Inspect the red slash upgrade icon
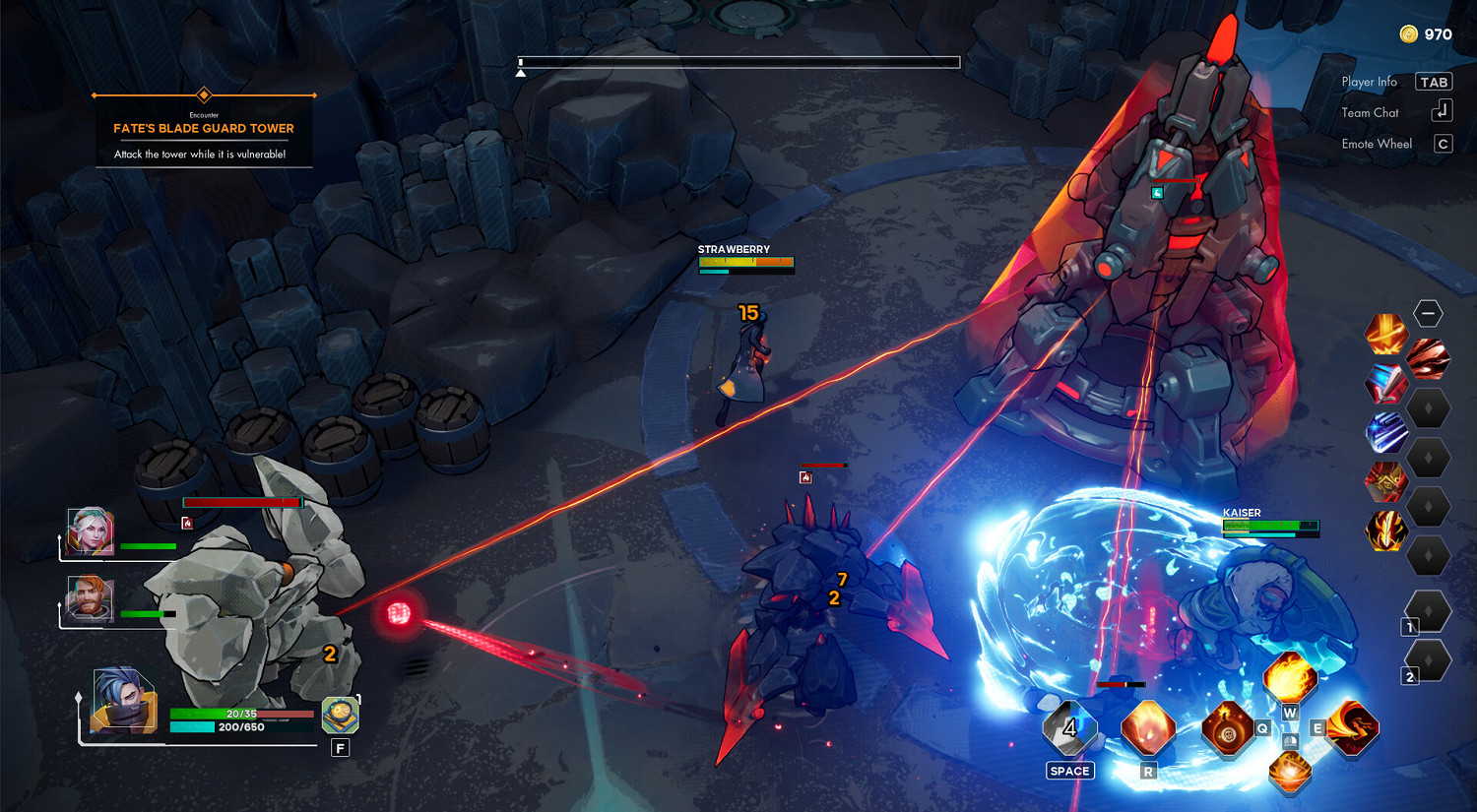1477x812 pixels. (1428, 358)
